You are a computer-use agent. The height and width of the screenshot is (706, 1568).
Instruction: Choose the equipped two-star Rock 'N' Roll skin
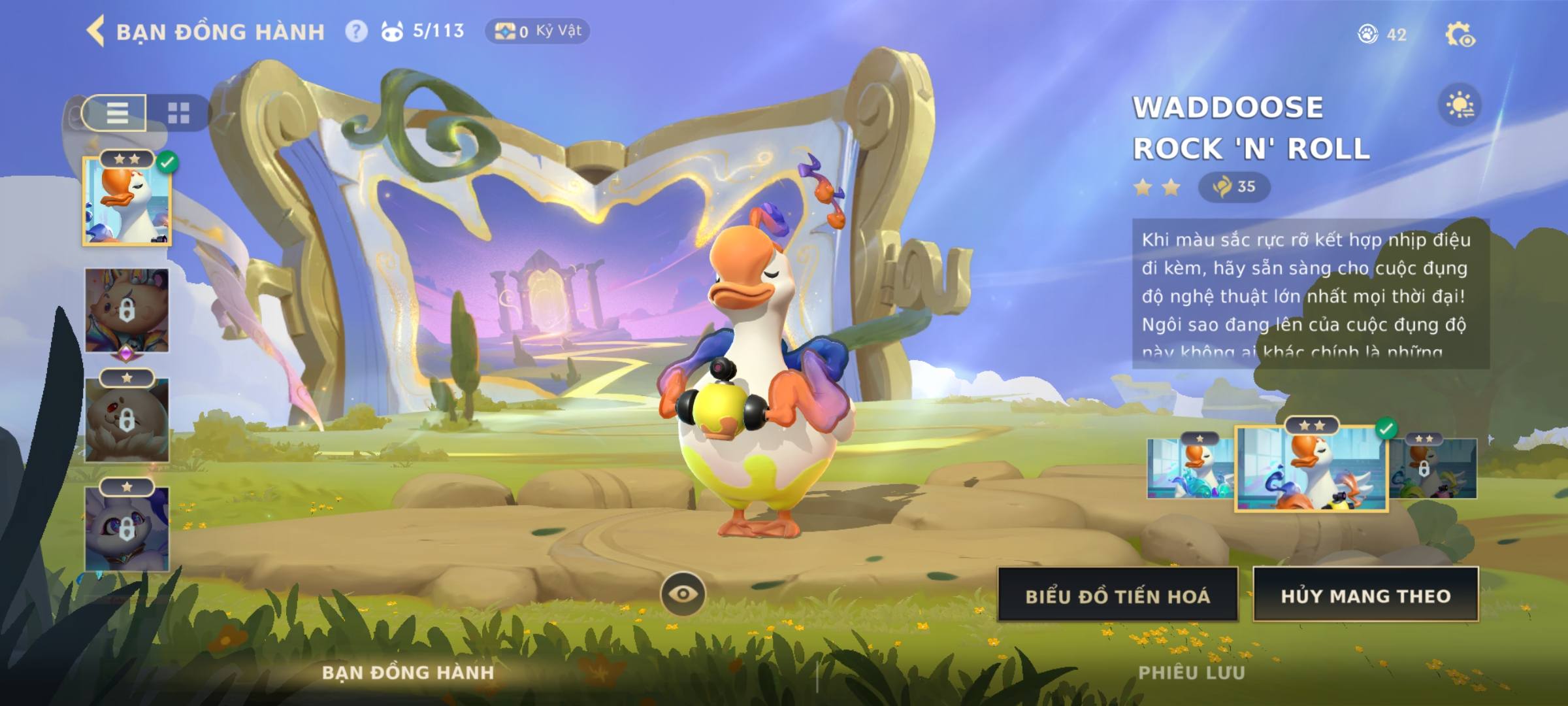(x=1311, y=468)
